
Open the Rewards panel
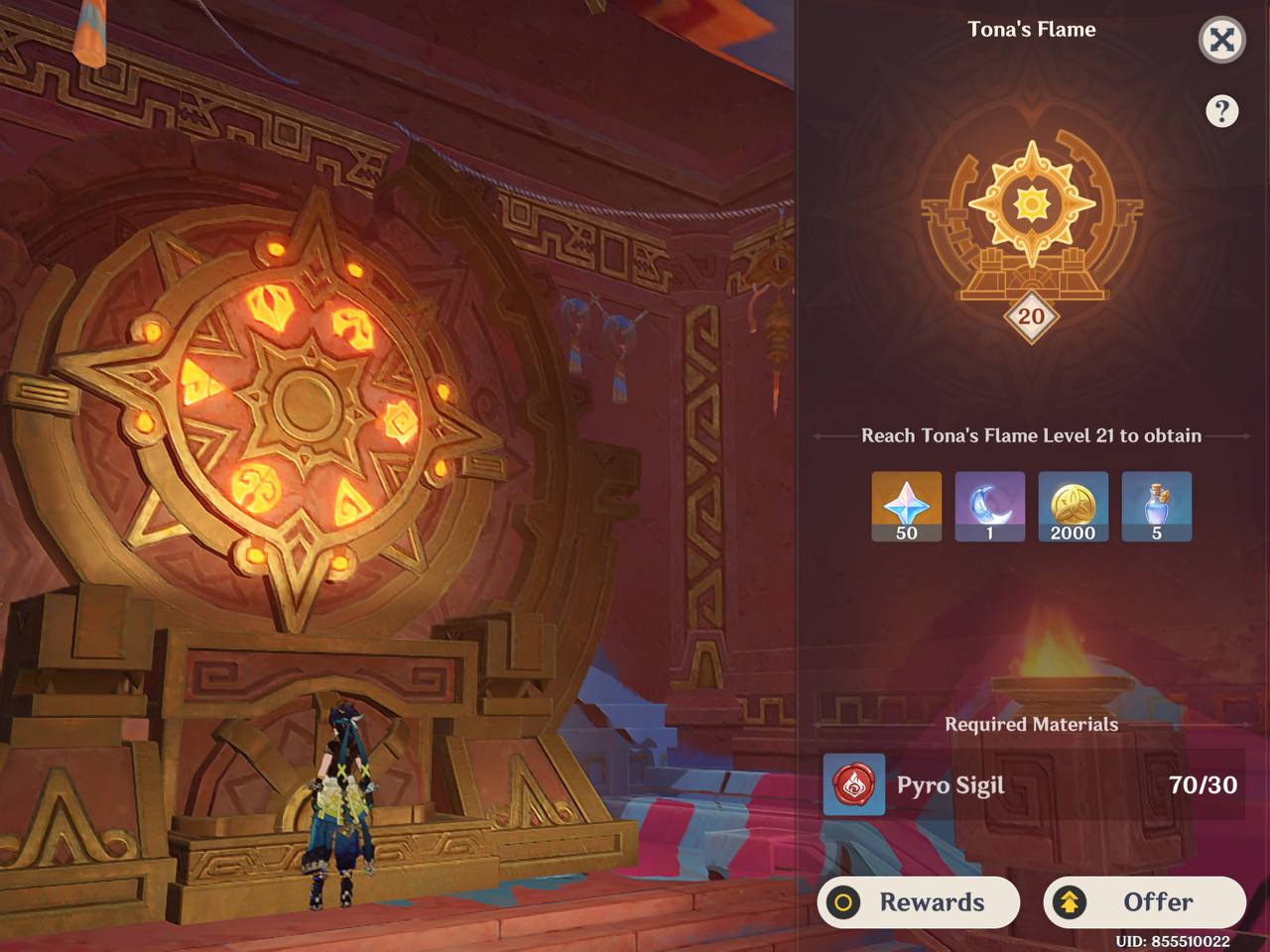(x=918, y=902)
